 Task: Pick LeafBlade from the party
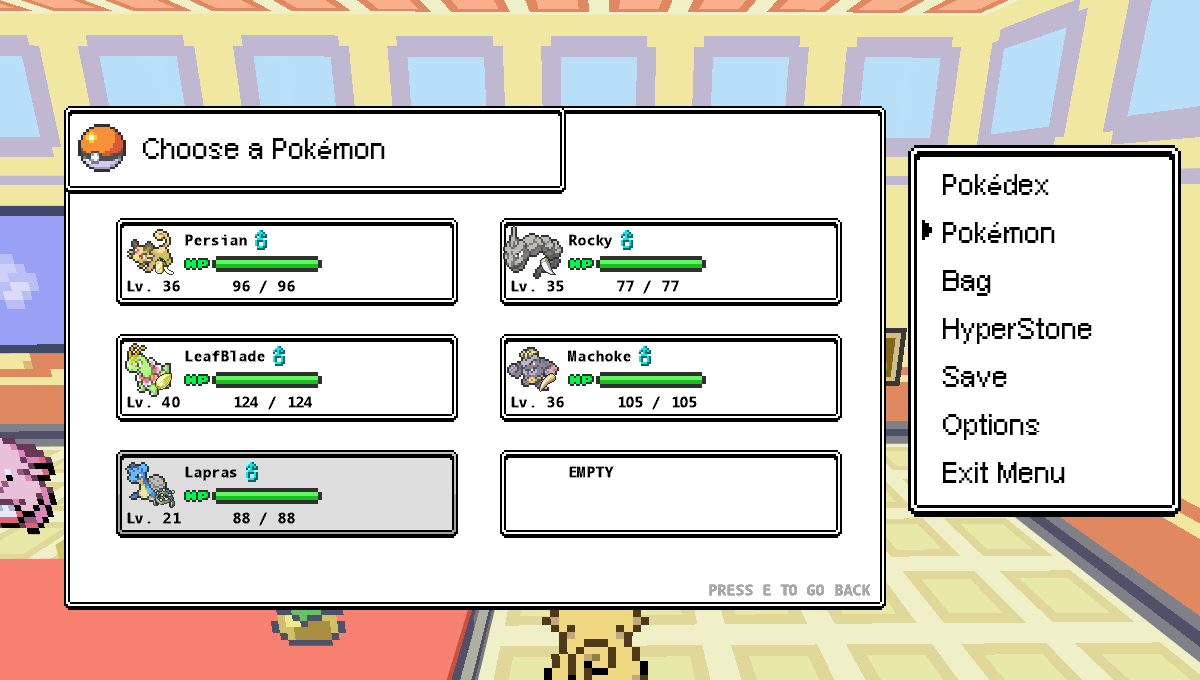[x=287, y=378]
